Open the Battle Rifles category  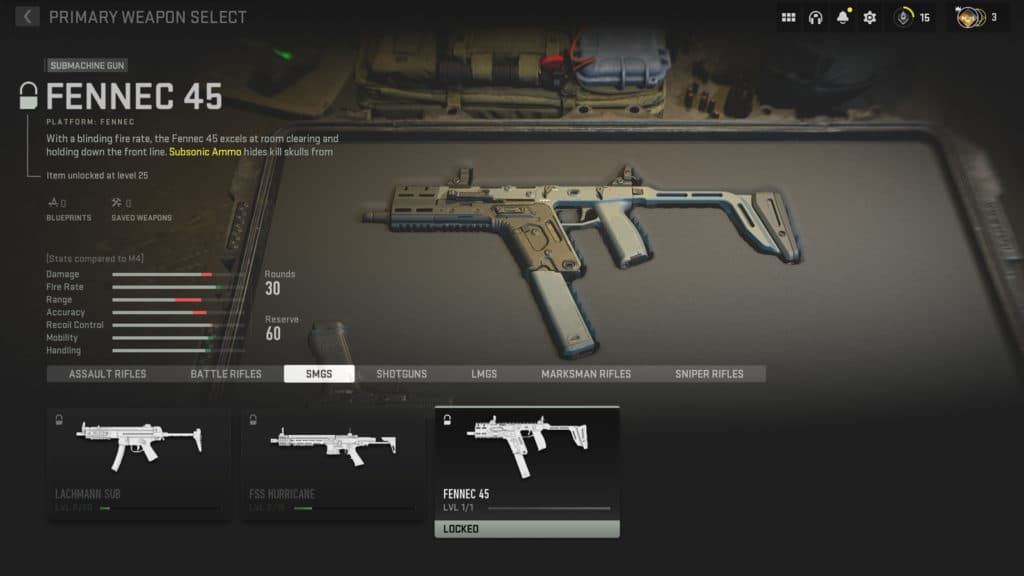[x=226, y=374]
